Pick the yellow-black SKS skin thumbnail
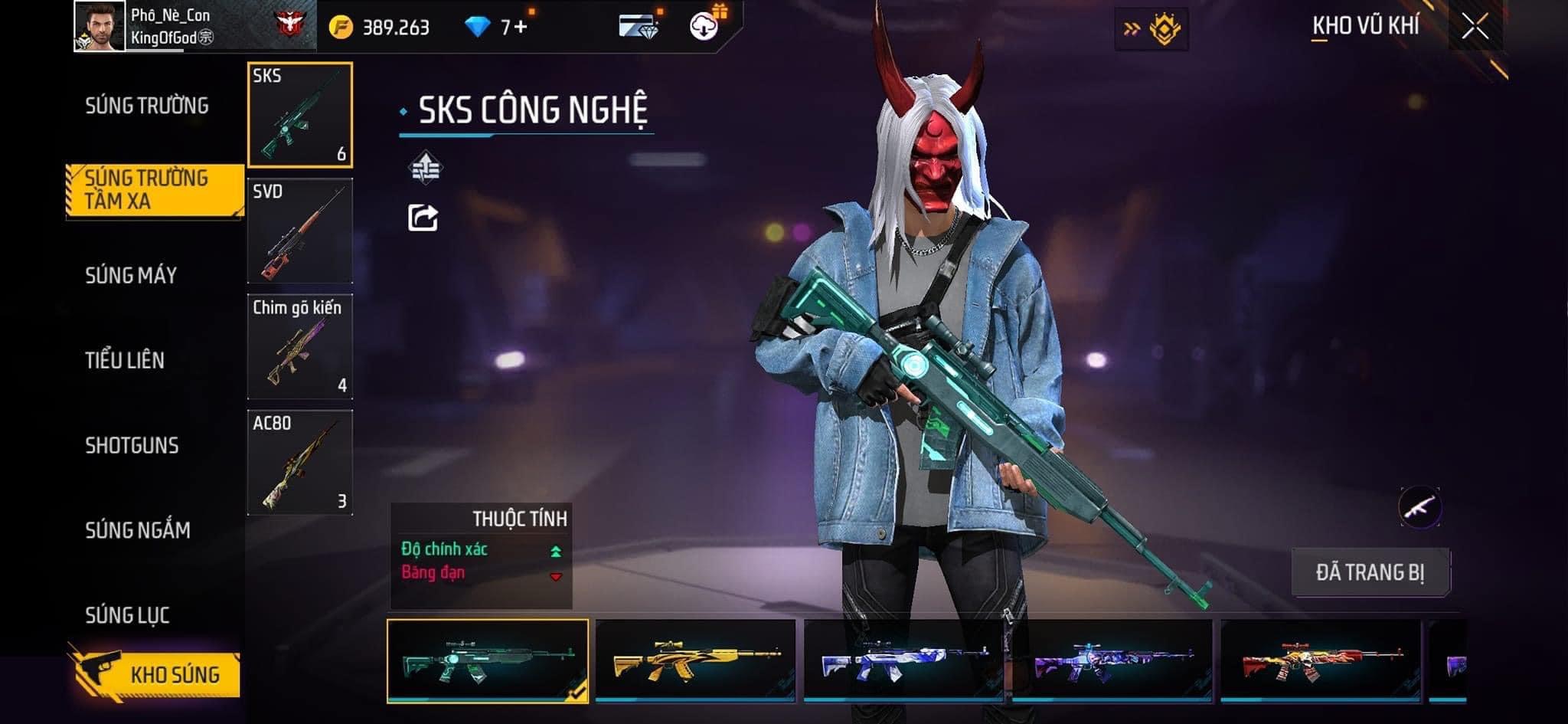 (x=695, y=660)
